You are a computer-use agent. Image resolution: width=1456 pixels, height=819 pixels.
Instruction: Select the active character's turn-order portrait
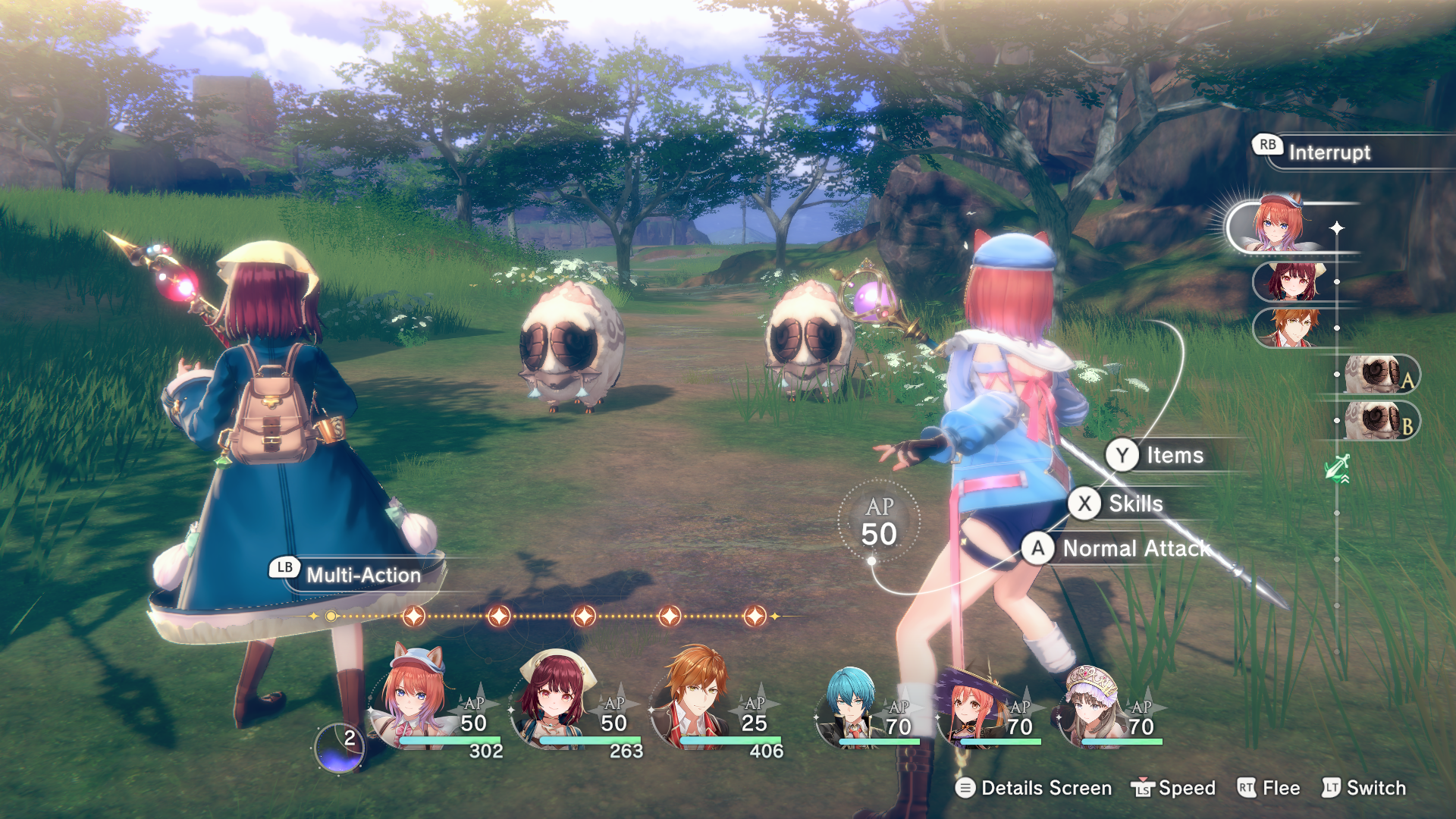pos(1279,226)
